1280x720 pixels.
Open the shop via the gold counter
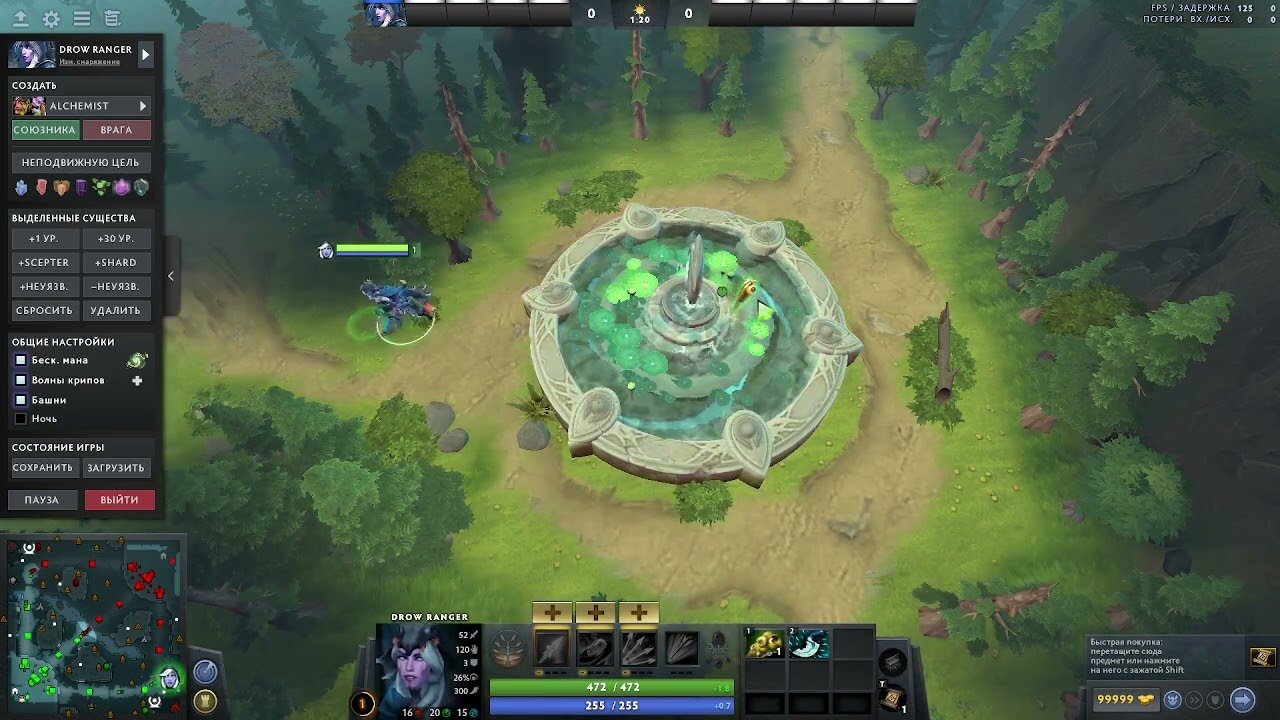(1125, 699)
